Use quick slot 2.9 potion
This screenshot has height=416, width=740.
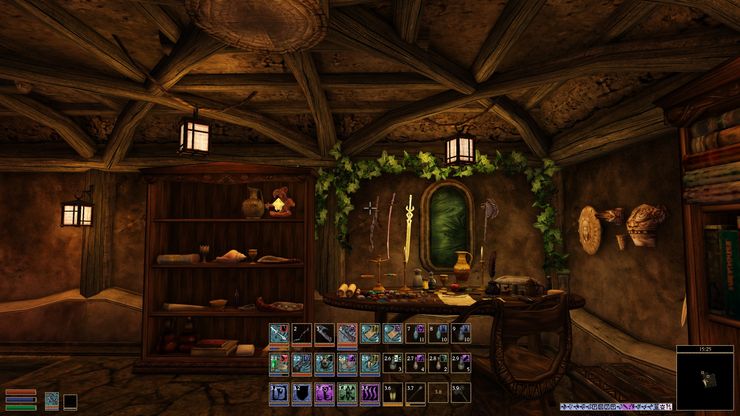point(462,363)
